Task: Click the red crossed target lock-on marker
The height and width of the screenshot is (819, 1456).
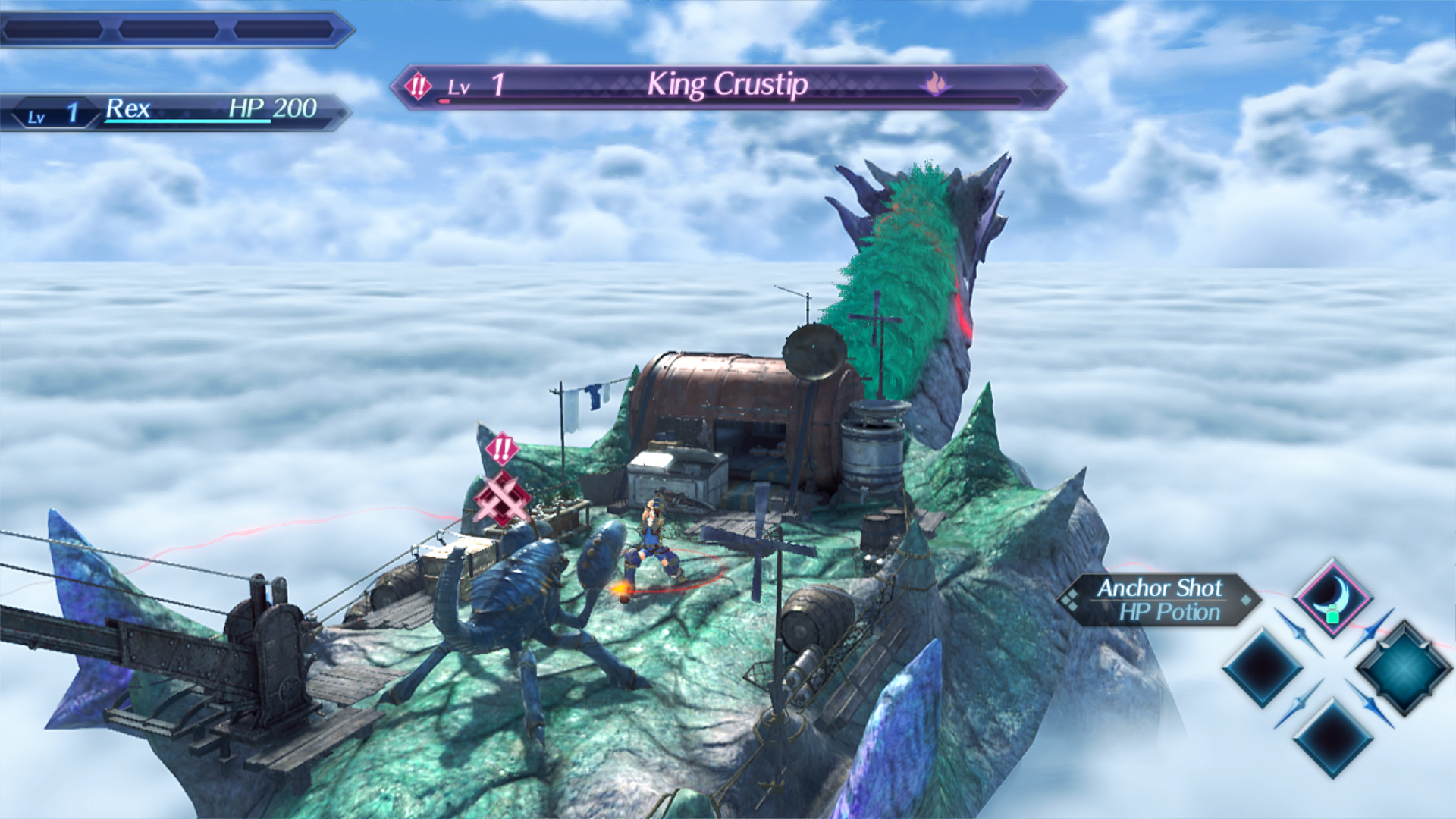Action: coord(501,499)
